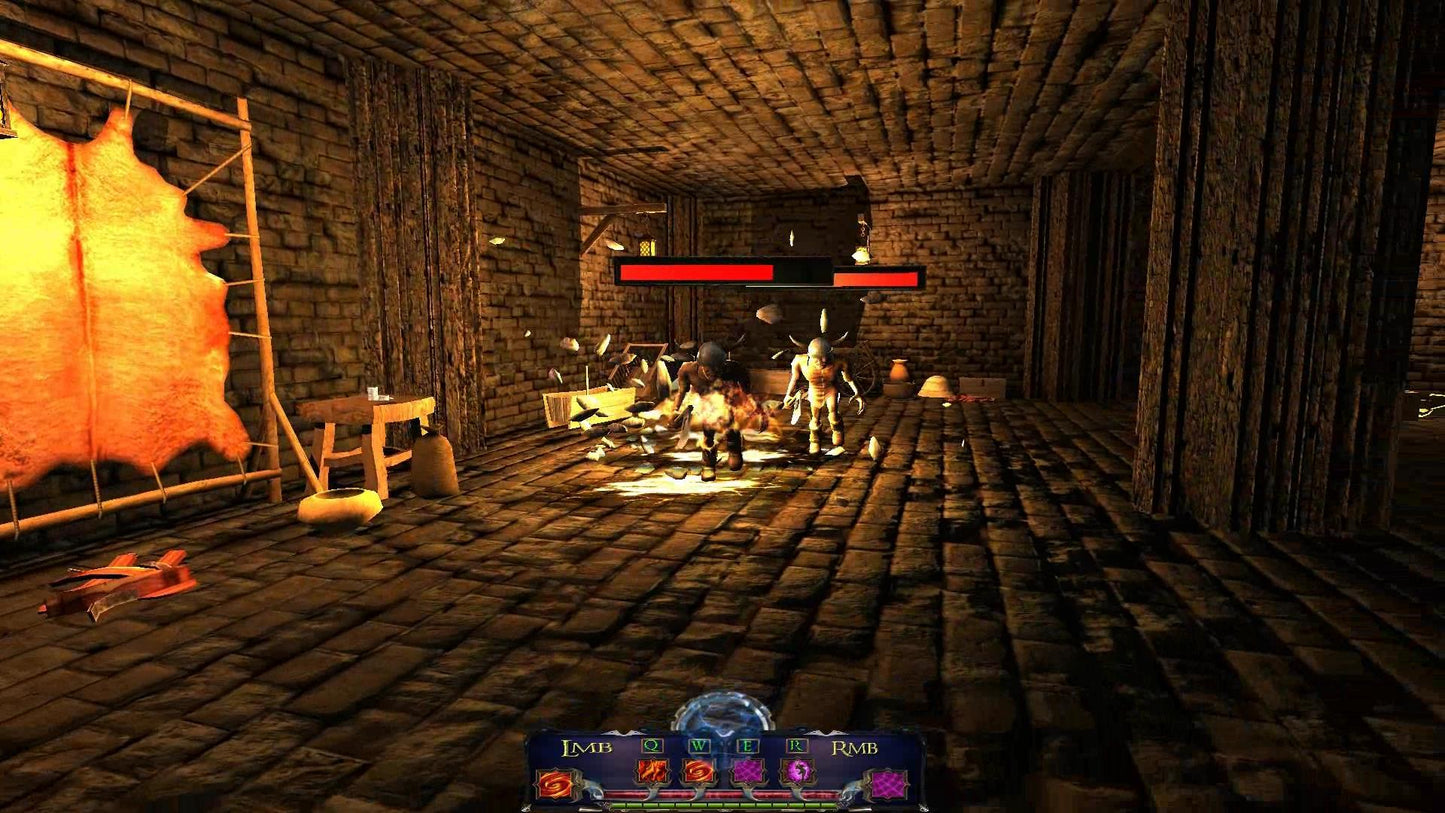This screenshot has width=1445, height=813.
Task: Select the fire swirl skill in the LMB slot
Action: tap(552, 784)
